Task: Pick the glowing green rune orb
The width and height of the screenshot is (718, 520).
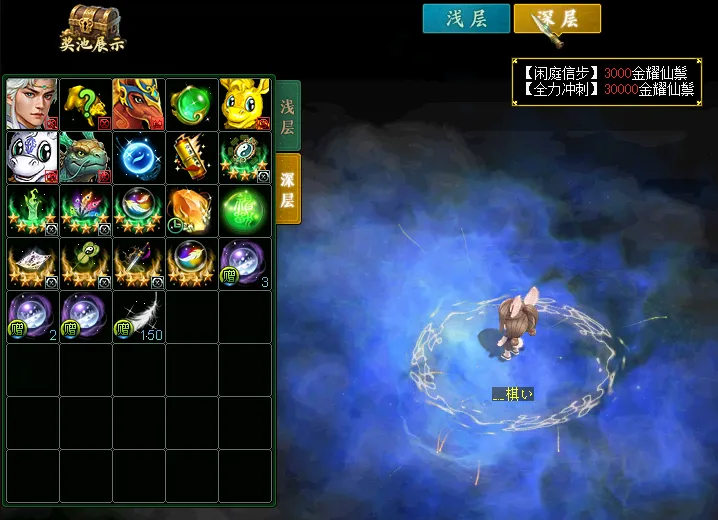Action: pyautogui.click(x=245, y=210)
